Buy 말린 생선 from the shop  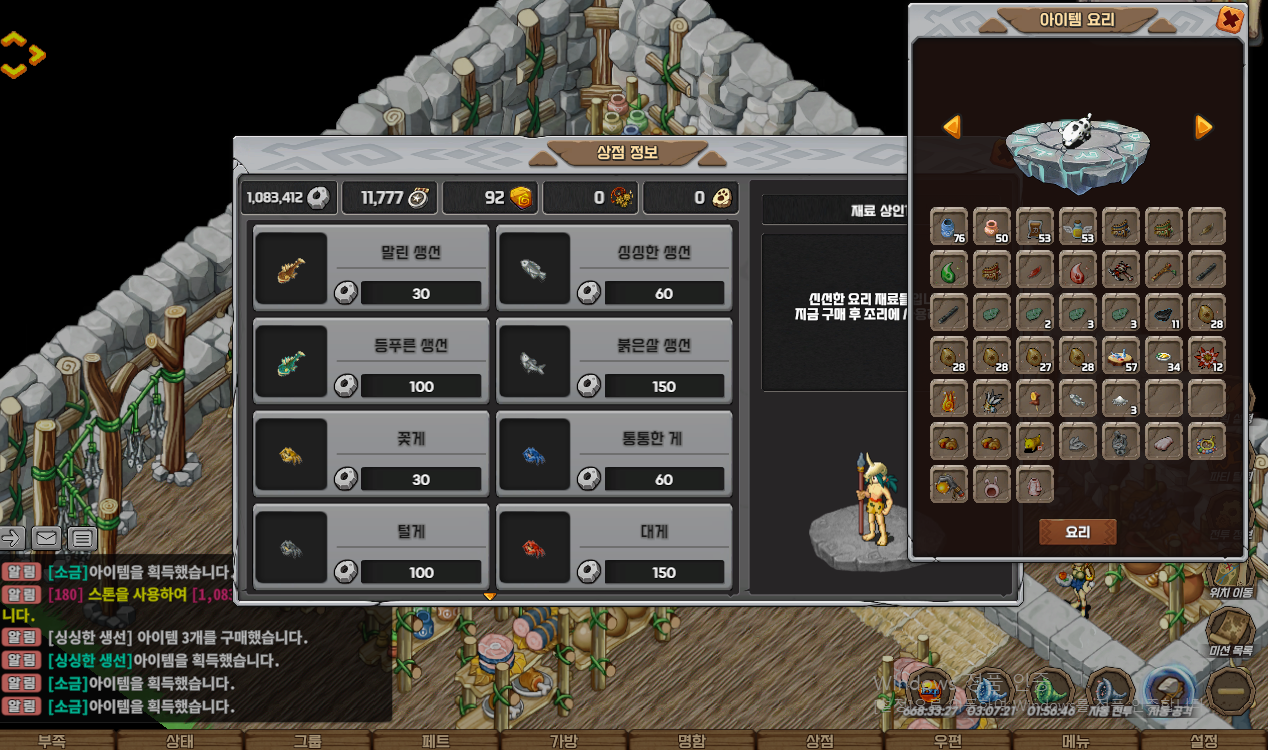pos(371,266)
